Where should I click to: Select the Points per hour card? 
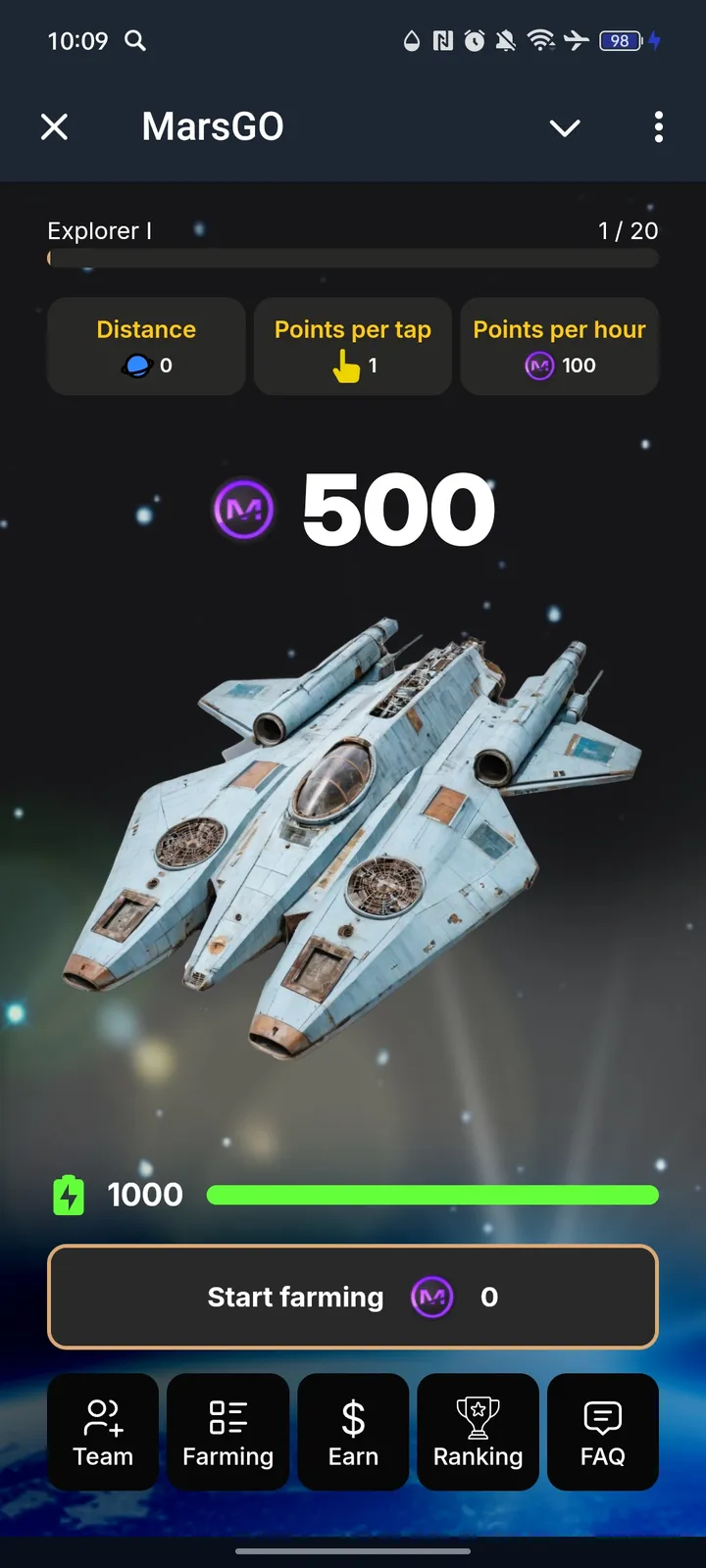pos(559,346)
